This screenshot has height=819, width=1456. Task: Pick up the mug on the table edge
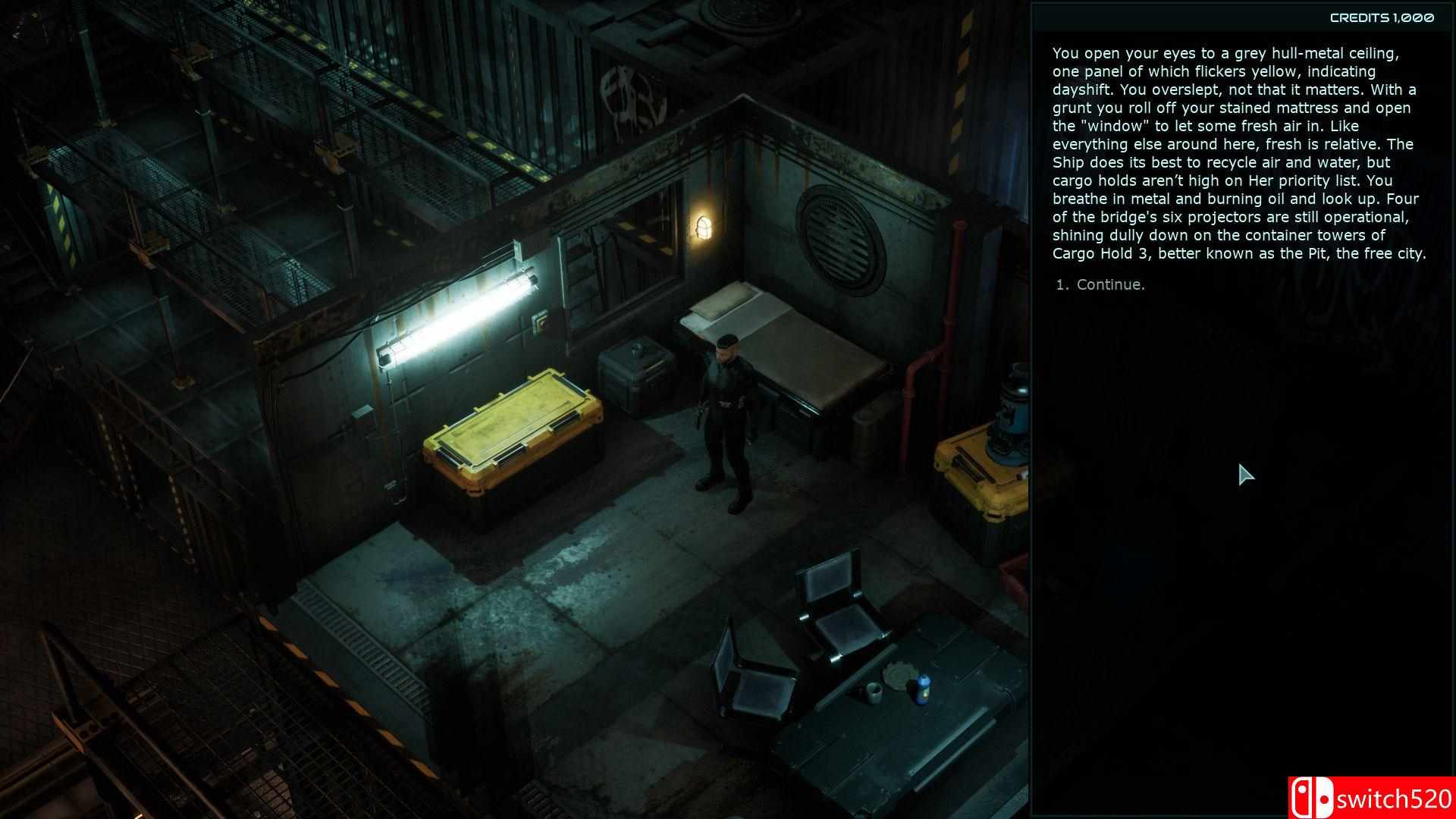[x=874, y=691]
